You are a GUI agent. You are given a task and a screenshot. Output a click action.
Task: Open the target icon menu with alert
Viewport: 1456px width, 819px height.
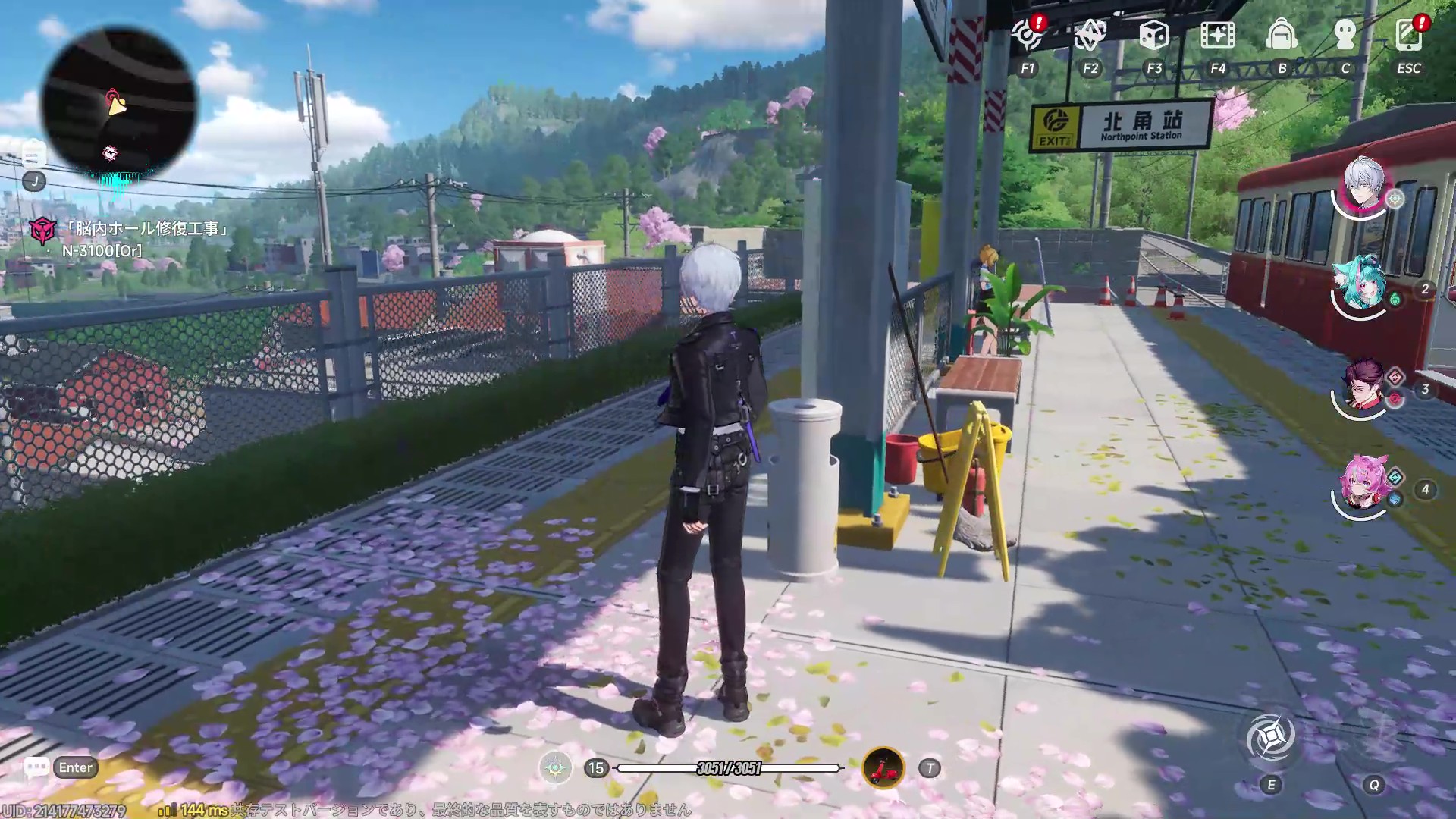click(1028, 35)
